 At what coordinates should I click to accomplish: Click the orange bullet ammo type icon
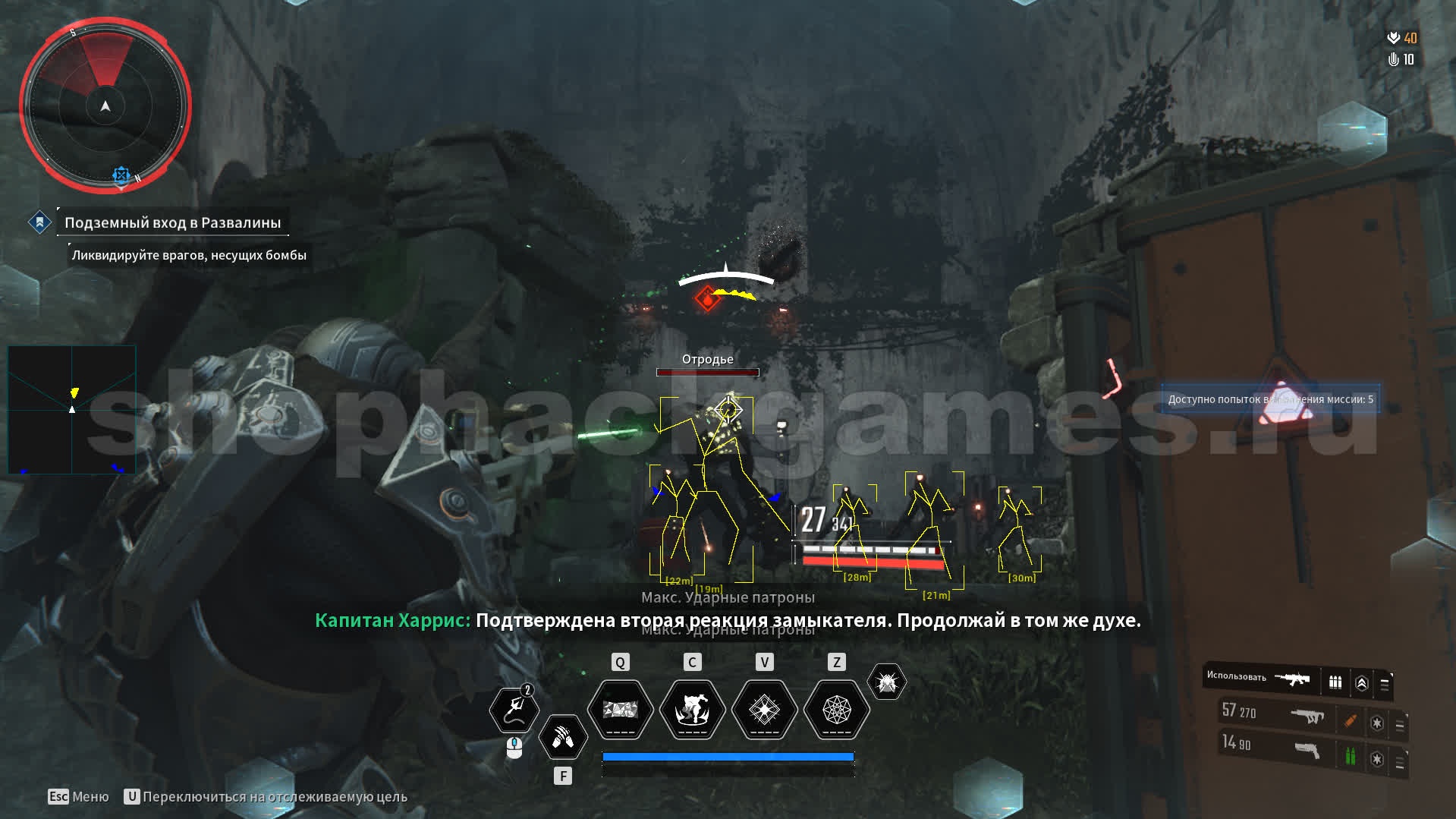click(1351, 720)
